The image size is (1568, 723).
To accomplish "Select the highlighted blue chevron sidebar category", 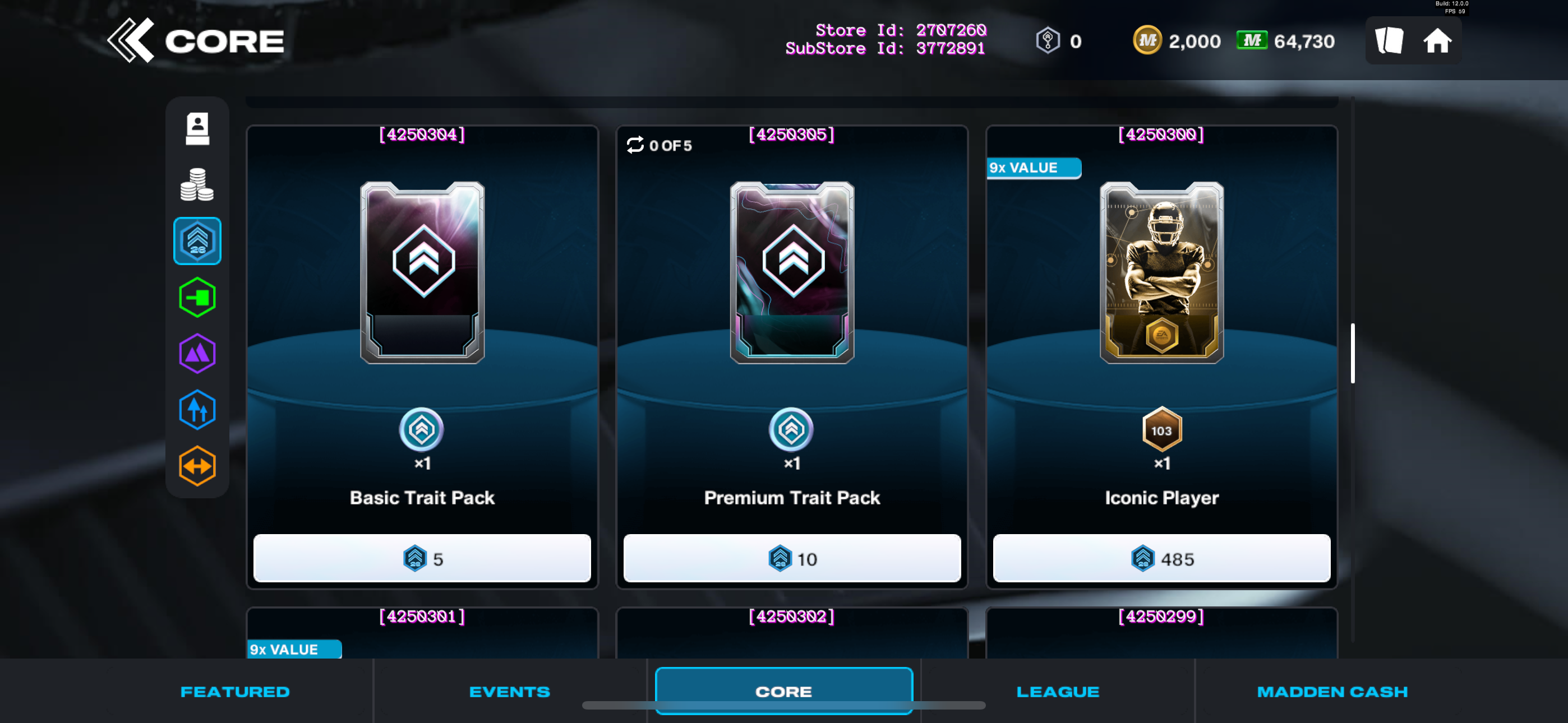I will click(x=197, y=241).
